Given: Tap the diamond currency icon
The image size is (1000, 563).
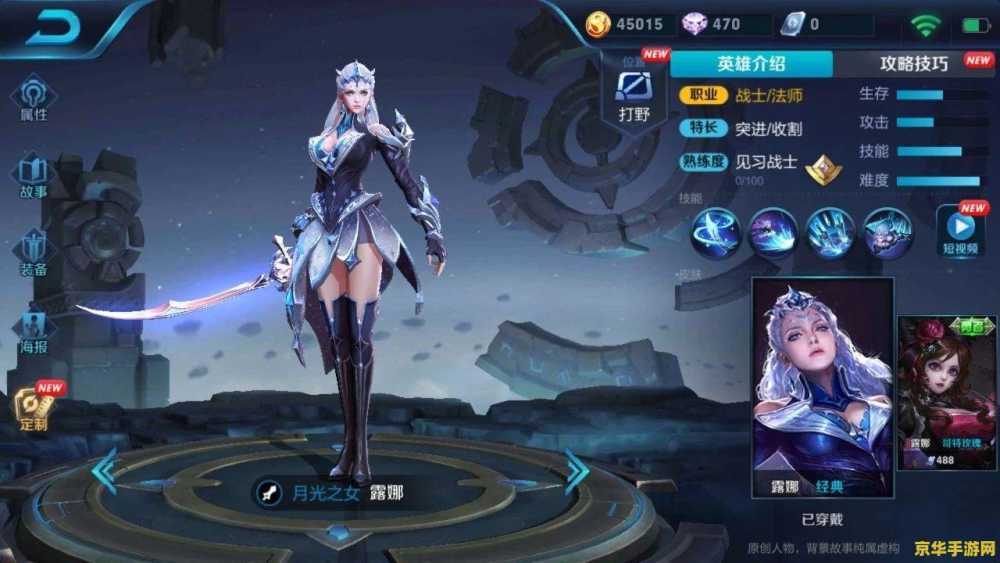Looking at the screenshot, I should pyautogui.click(x=694, y=24).
